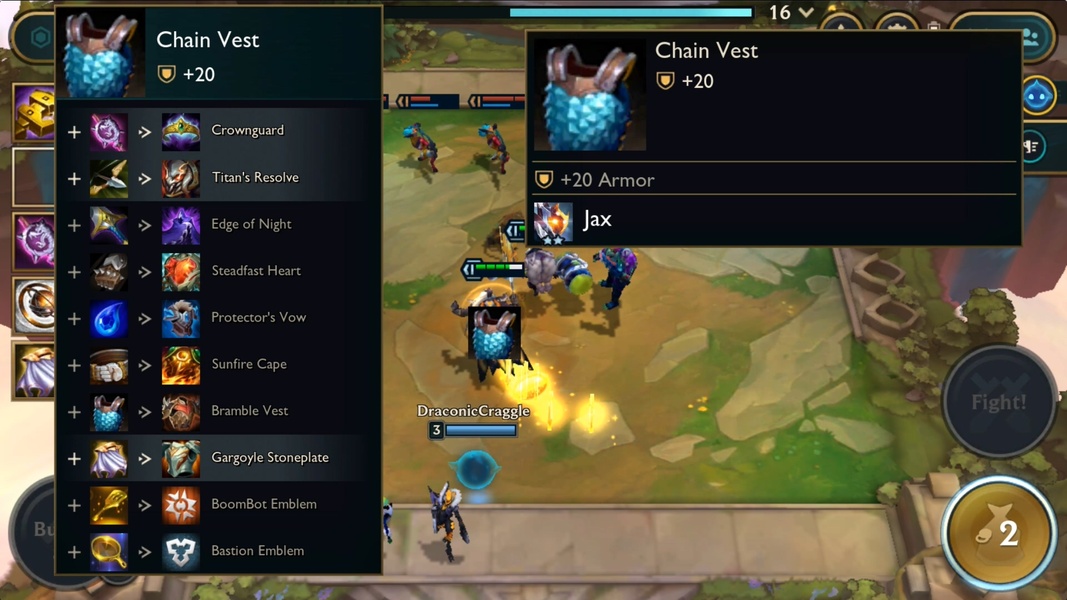1067x600 pixels.
Task: Tap the Fight! button
Action: coord(999,402)
